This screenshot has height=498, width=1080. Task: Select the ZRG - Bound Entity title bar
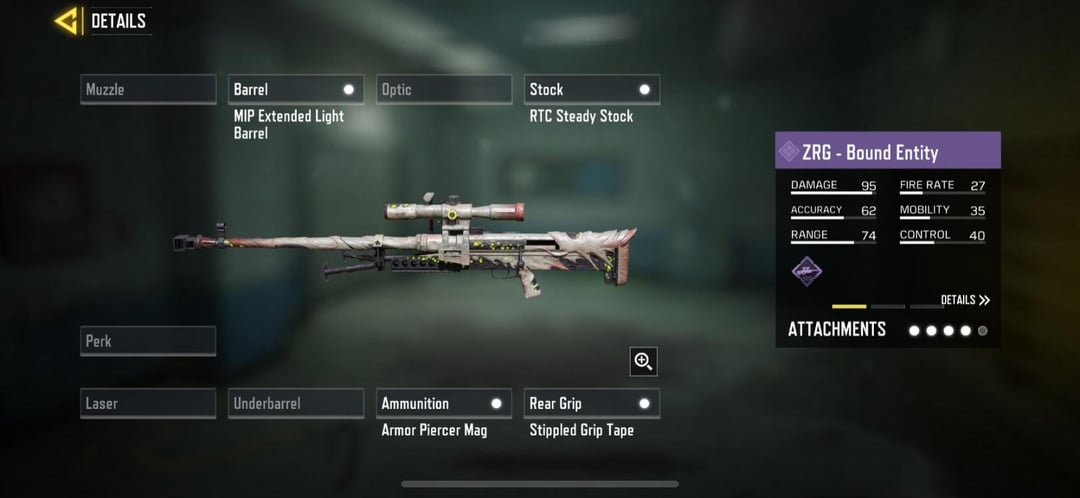[x=888, y=152]
